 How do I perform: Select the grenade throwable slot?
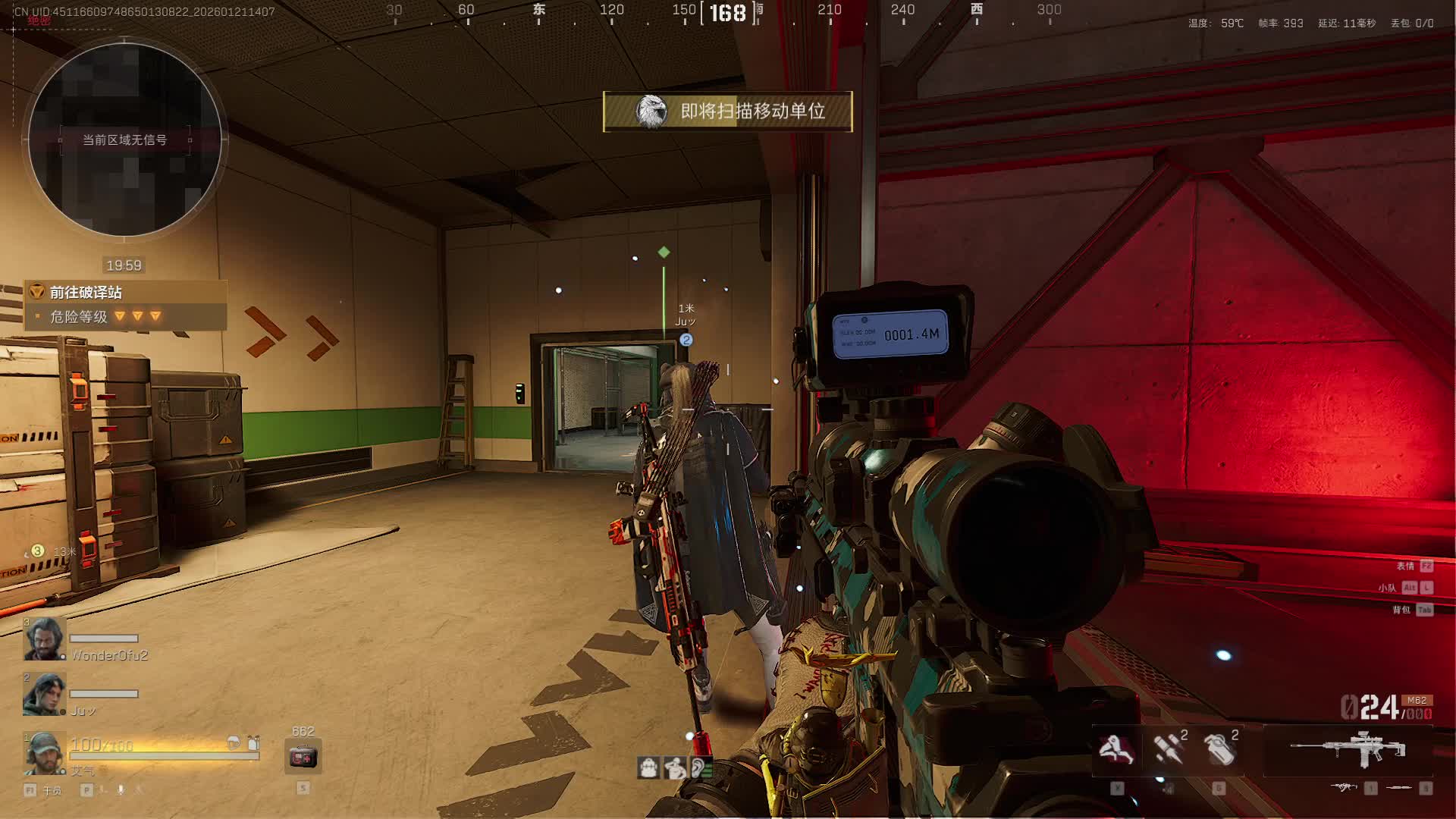[1219, 749]
